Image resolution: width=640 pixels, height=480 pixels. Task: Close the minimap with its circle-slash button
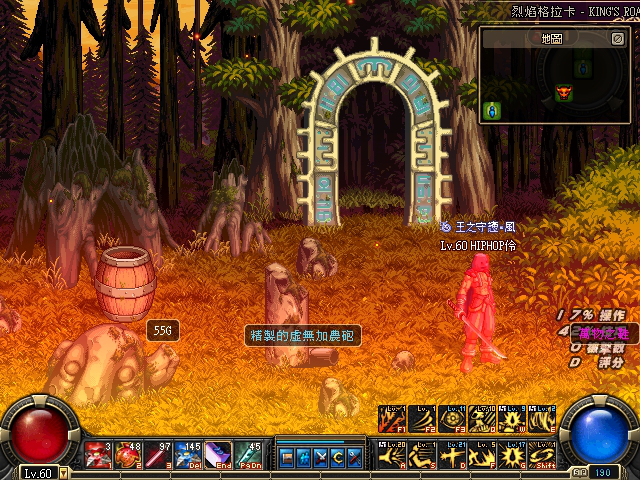[617, 39]
